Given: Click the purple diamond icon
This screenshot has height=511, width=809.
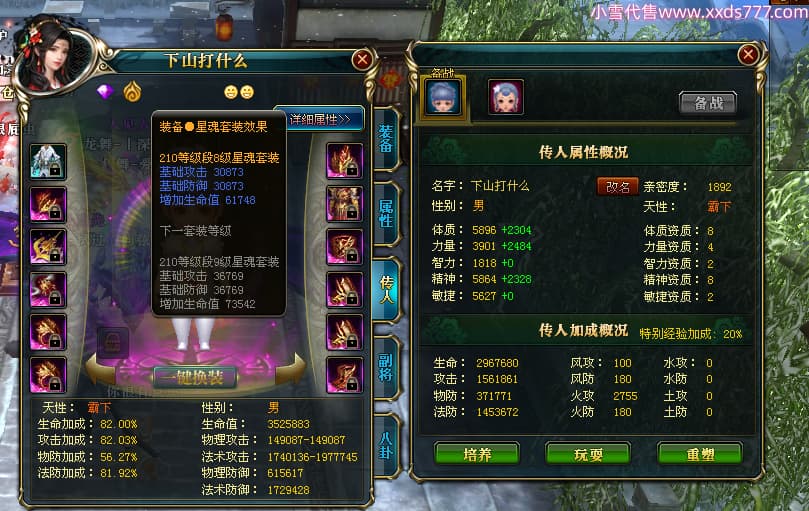Looking at the screenshot, I should click(x=106, y=92).
